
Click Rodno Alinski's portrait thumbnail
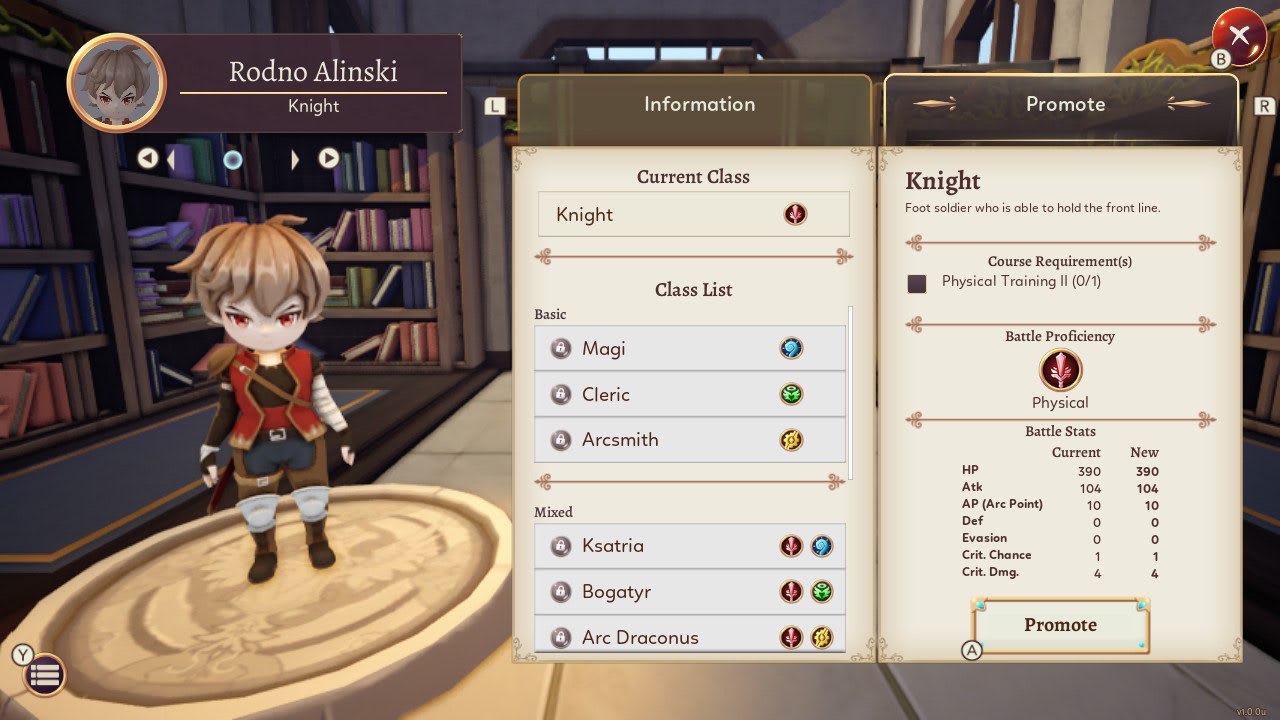click(x=115, y=82)
